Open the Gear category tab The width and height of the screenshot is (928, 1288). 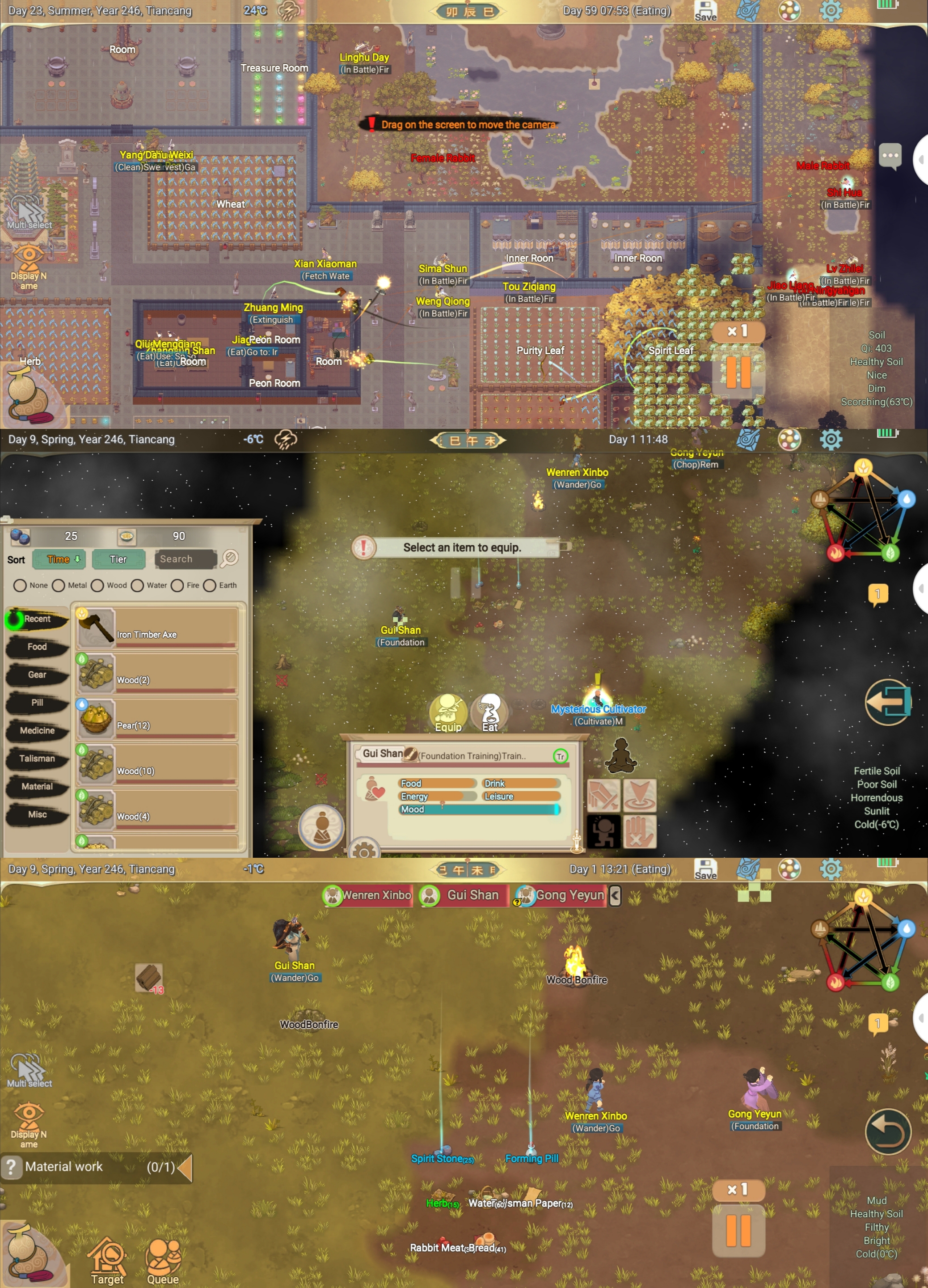pos(37,675)
